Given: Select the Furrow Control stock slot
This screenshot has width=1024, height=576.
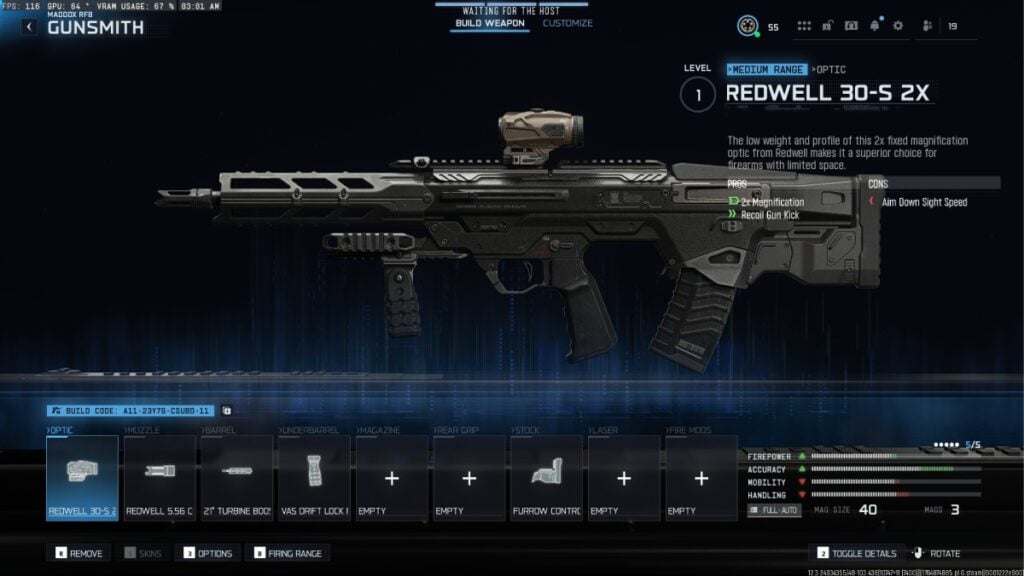Looking at the screenshot, I should (546, 478).
